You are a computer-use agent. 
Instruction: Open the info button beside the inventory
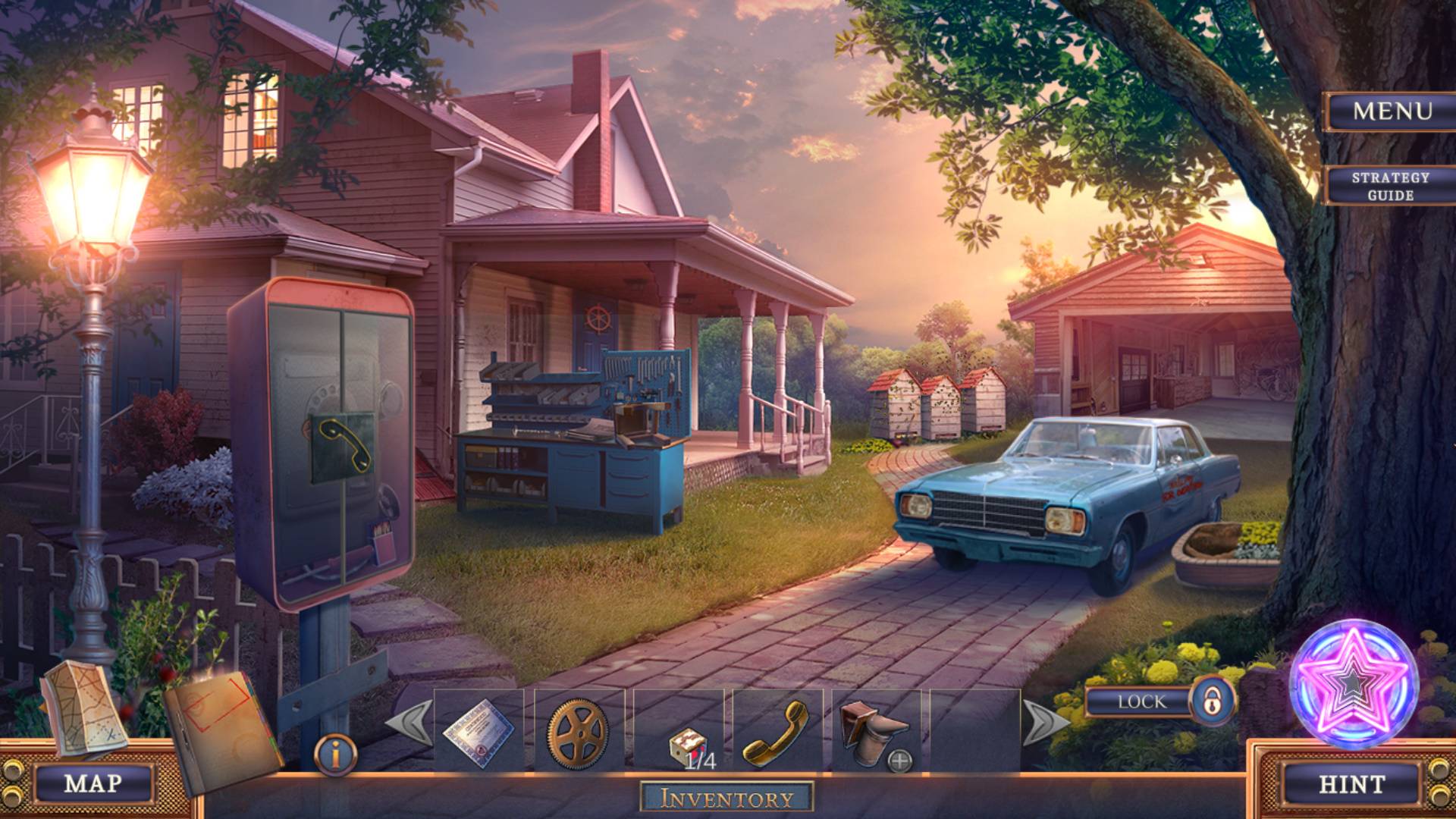pos(334,755)
